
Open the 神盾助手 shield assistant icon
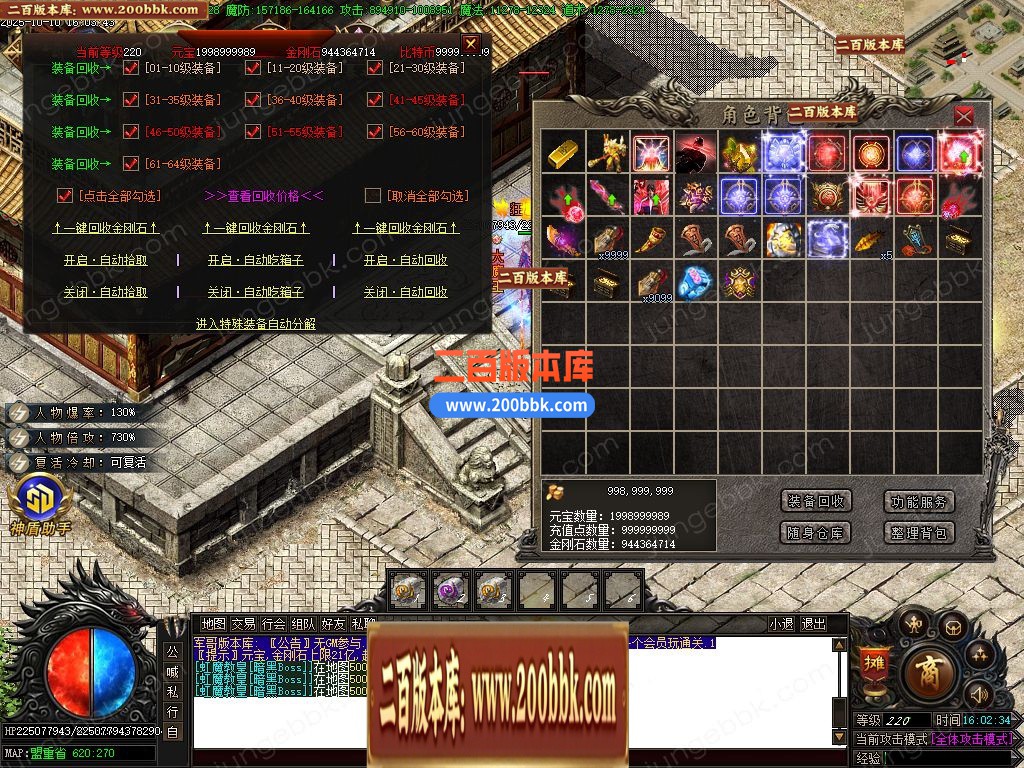tap(41, 499)
